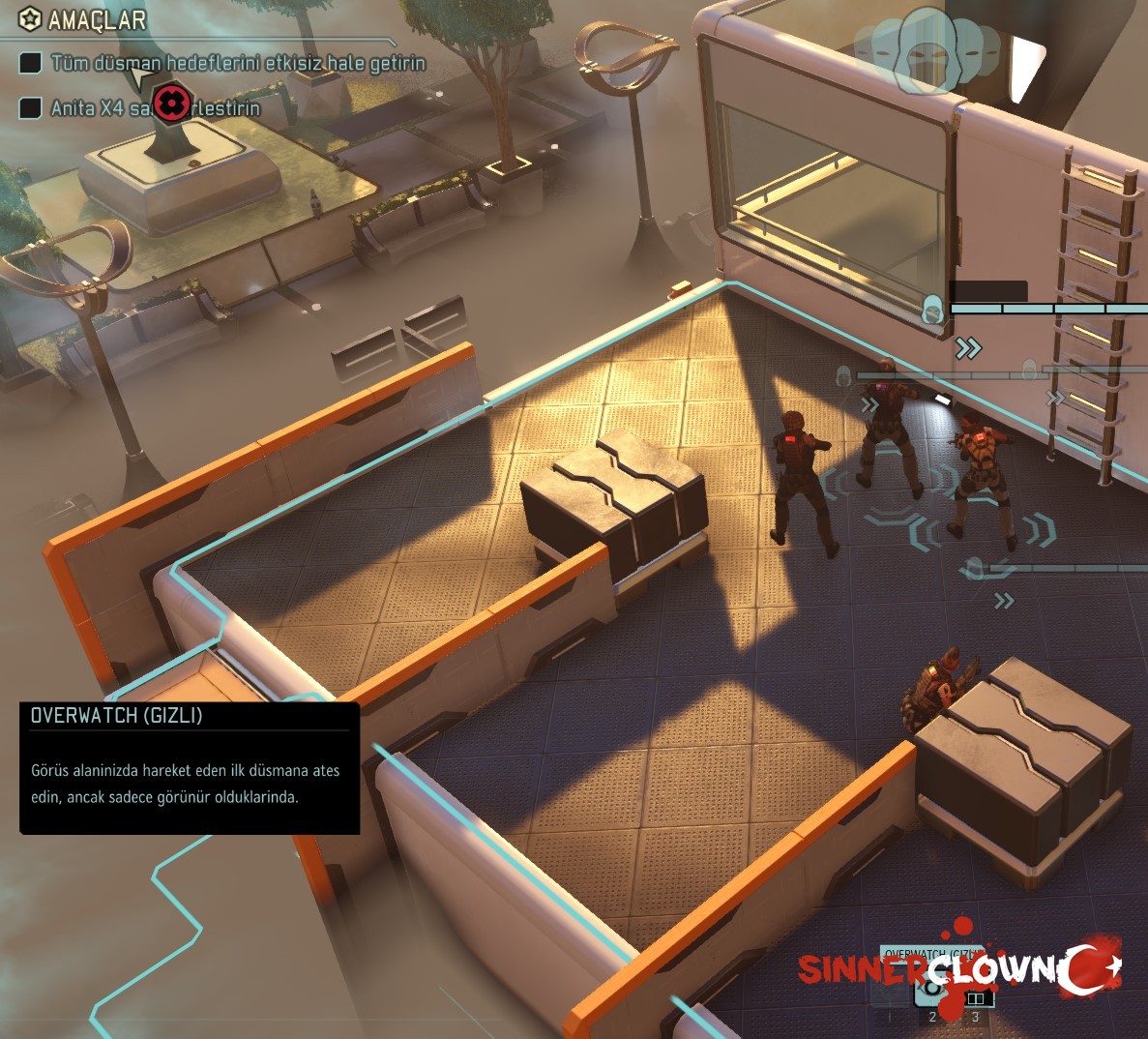This screenshot has height=1039, width=1148.
Task: Select the 'Tüm düsman hedeflerini' objective entry
Action: tap(237, 64)
